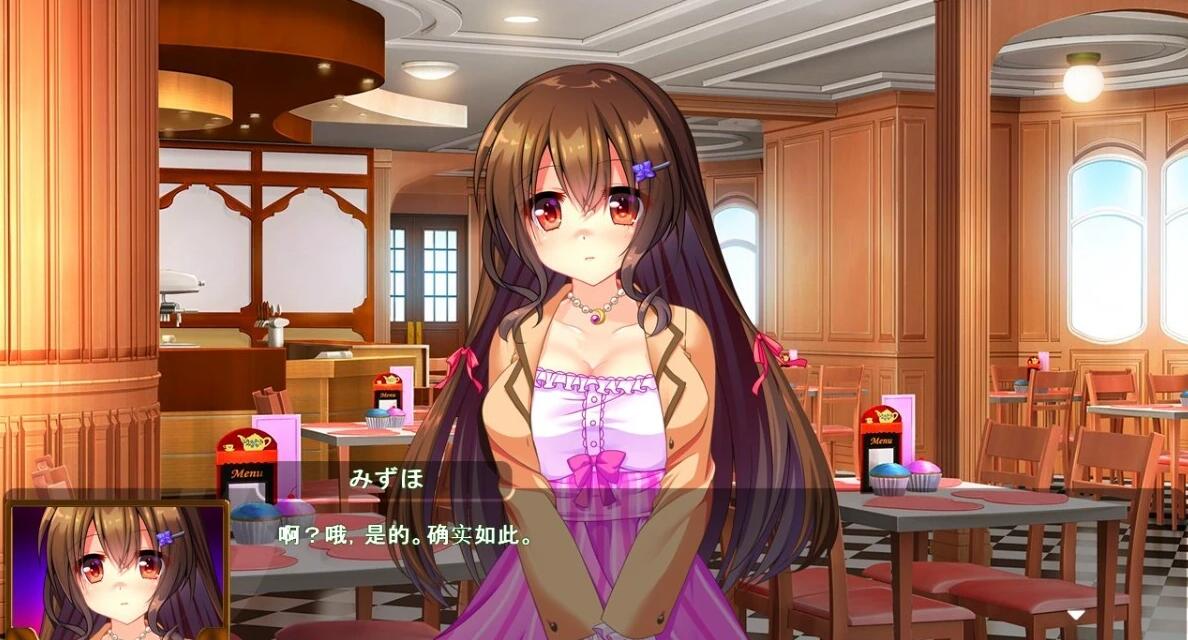
Task: Advance the dialogue line "啊？哦, 是的。确实如此。"
Action: coord(404,536)
